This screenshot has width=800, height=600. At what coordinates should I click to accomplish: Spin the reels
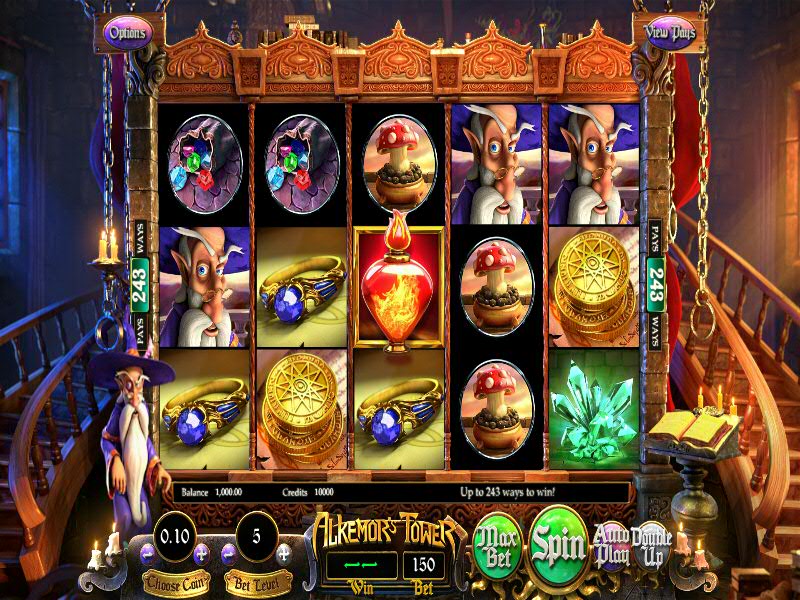pyautogui.click(x=558, y=544)
